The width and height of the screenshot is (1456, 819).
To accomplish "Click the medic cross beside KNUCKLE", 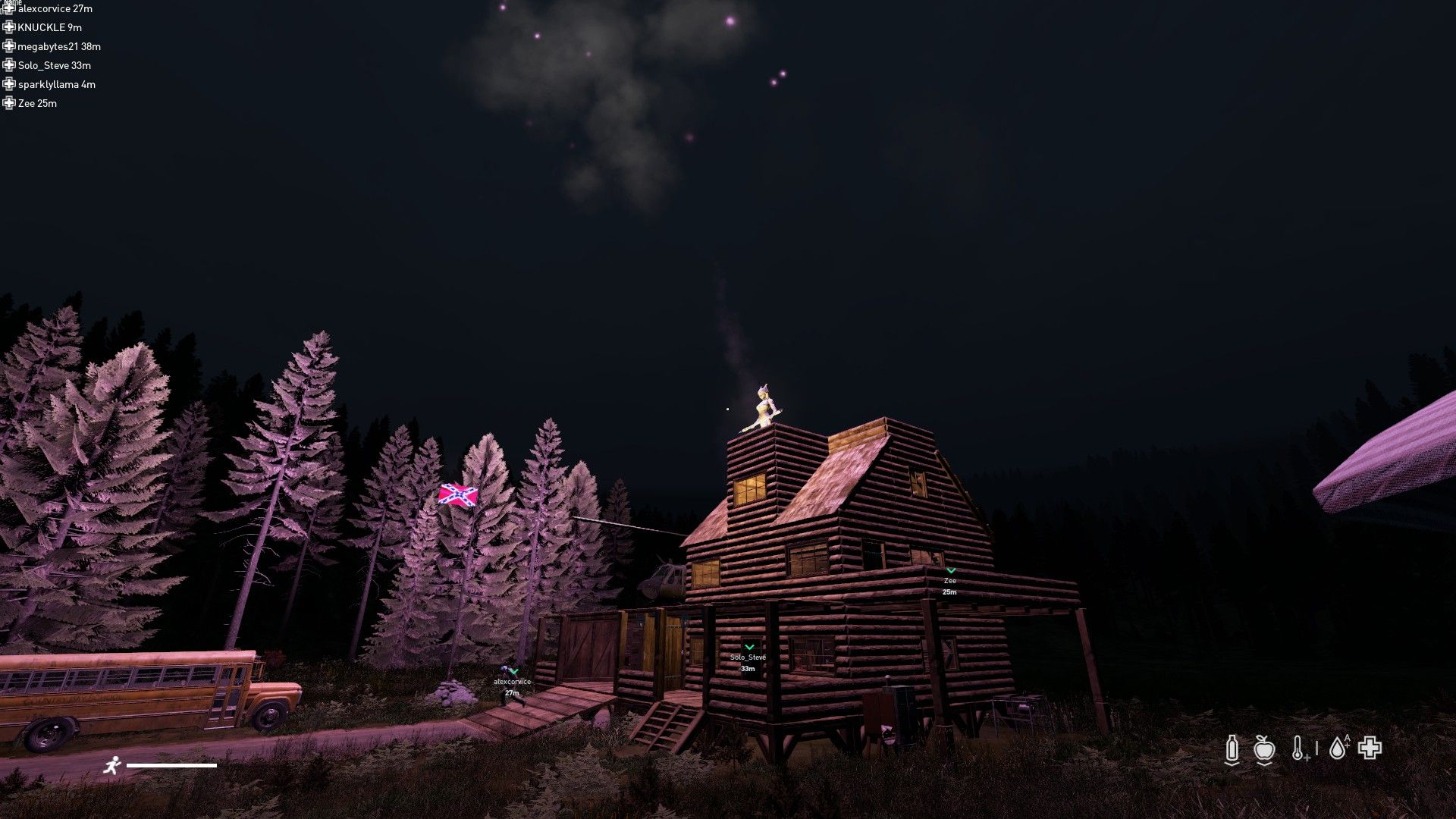I will pos(10,27).
